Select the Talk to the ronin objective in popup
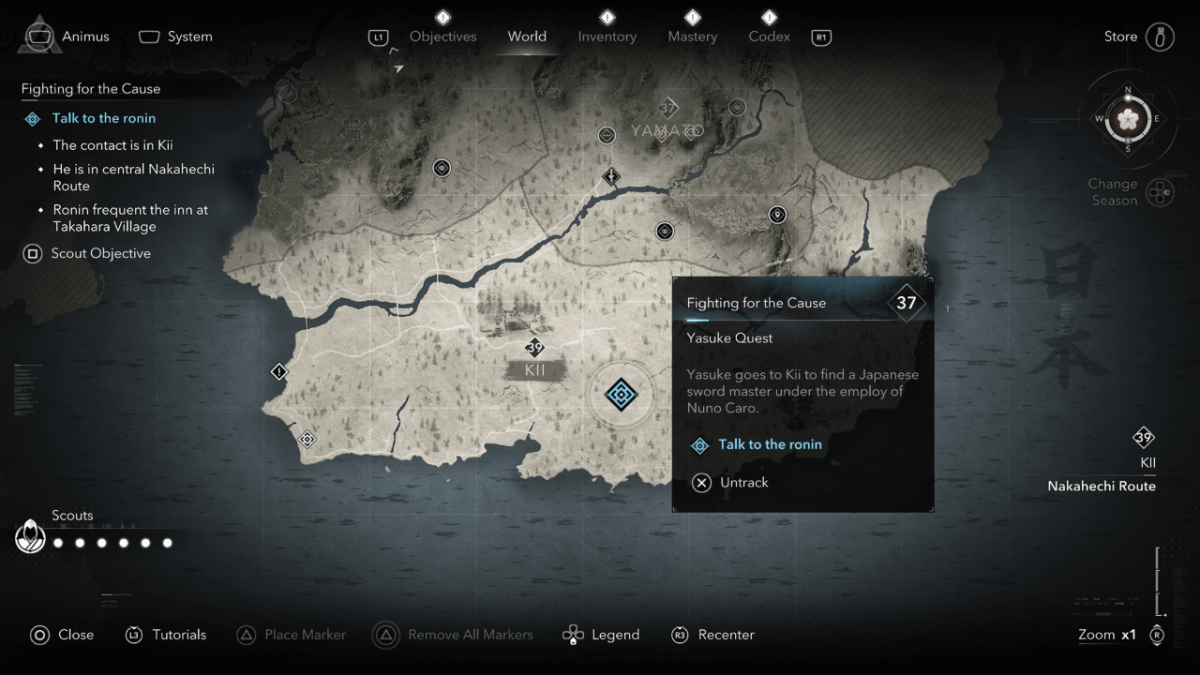Screen dimensions: 1200x675 click(769, 445)
